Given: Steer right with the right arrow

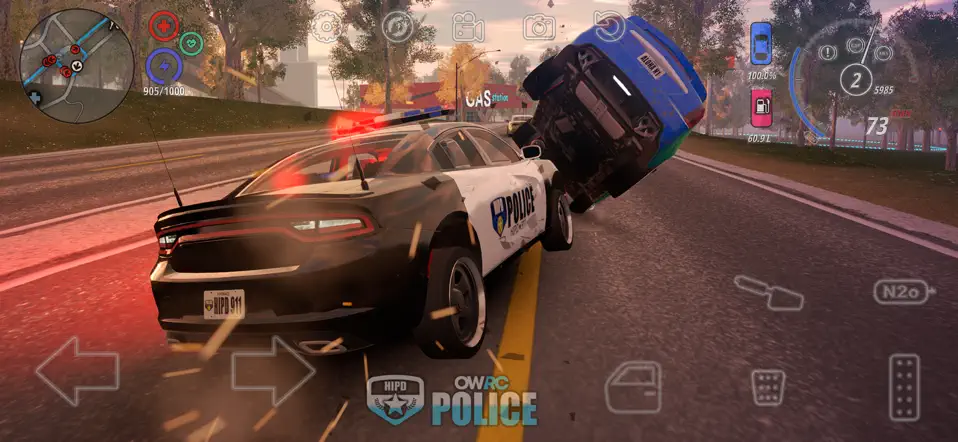Looking at the screenshot, I should click(272, 371).
